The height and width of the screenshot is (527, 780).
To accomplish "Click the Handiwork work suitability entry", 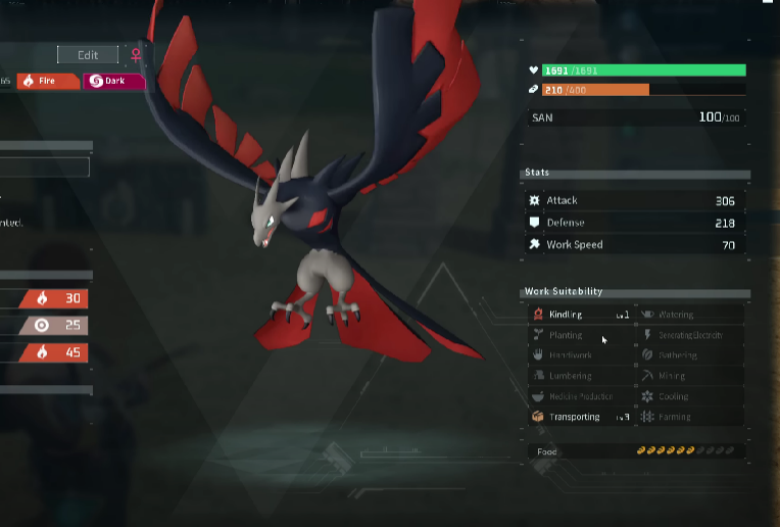I will coord(581,356).
